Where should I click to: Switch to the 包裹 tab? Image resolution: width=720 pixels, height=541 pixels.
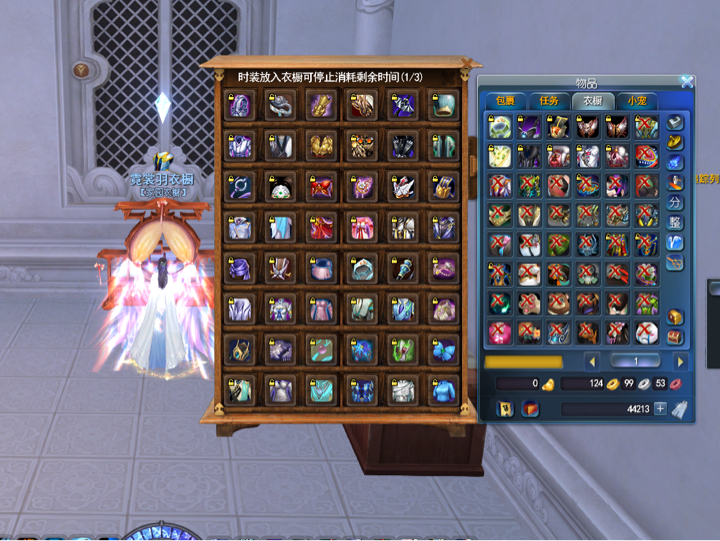click(x=500, y=101)
